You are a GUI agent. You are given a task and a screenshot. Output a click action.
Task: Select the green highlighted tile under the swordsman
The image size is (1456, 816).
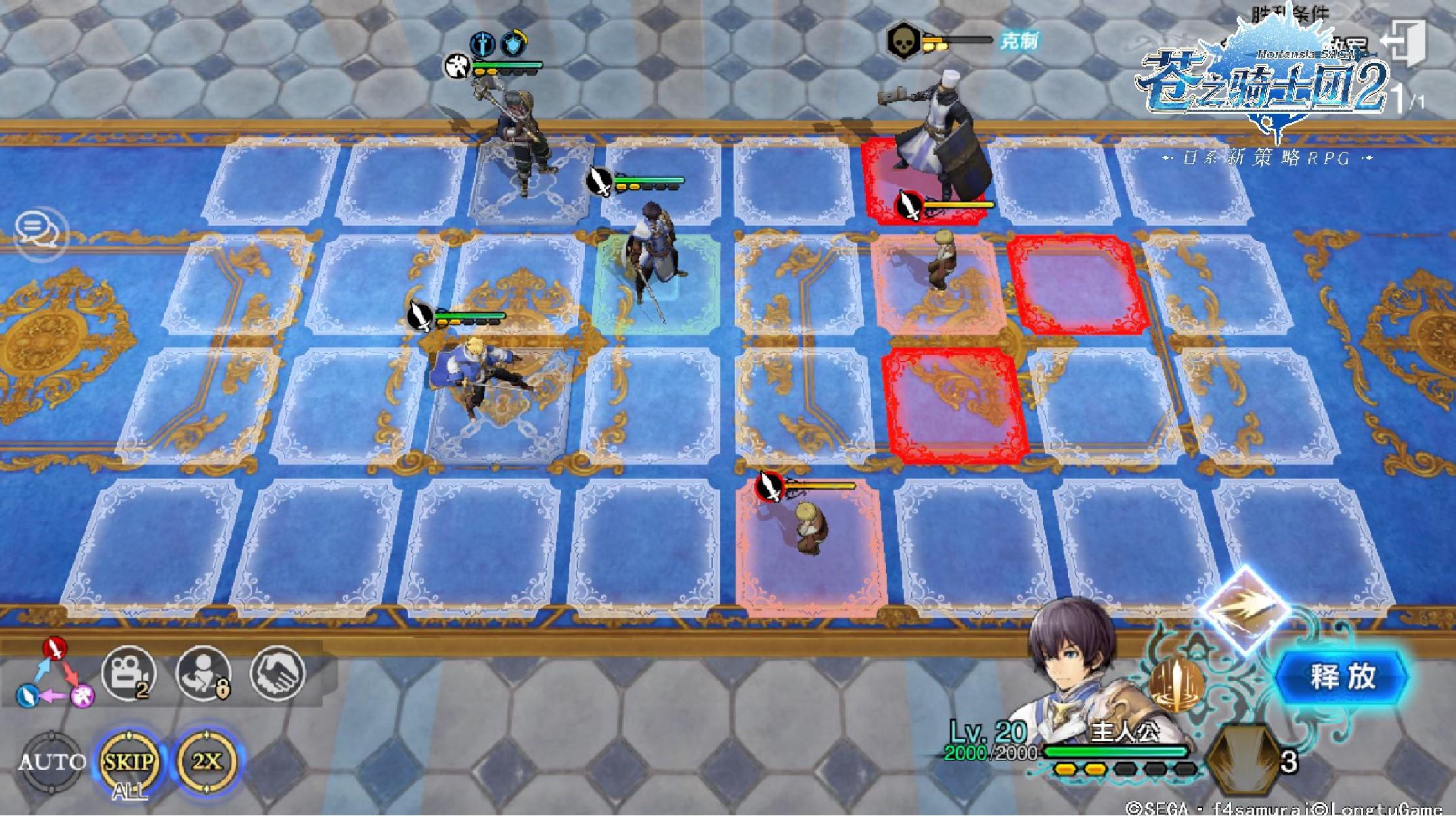(x=657, y=284)
